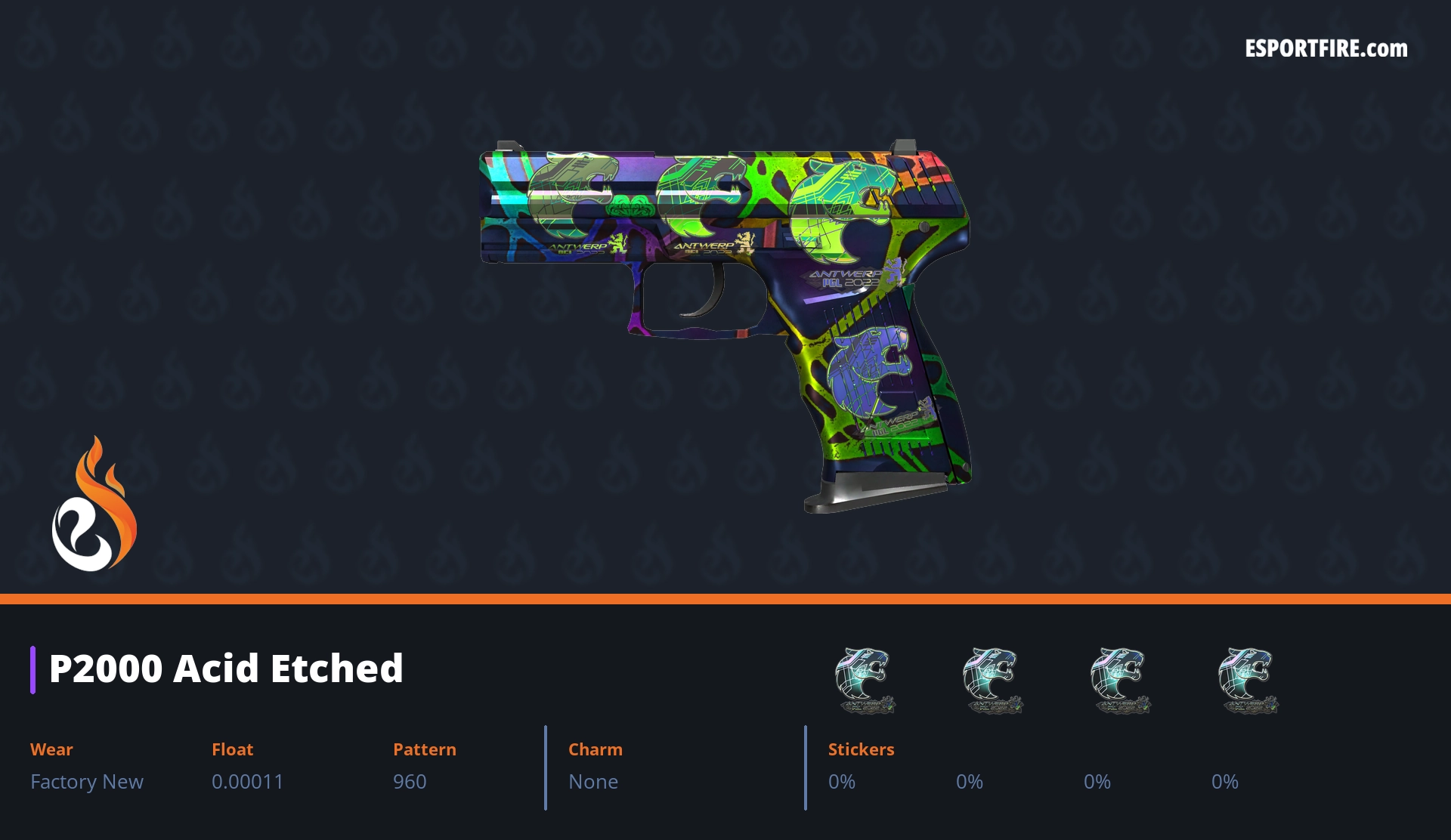
Task: Open the ESPORTFIRE.com site link
Action: [1326, 49]
